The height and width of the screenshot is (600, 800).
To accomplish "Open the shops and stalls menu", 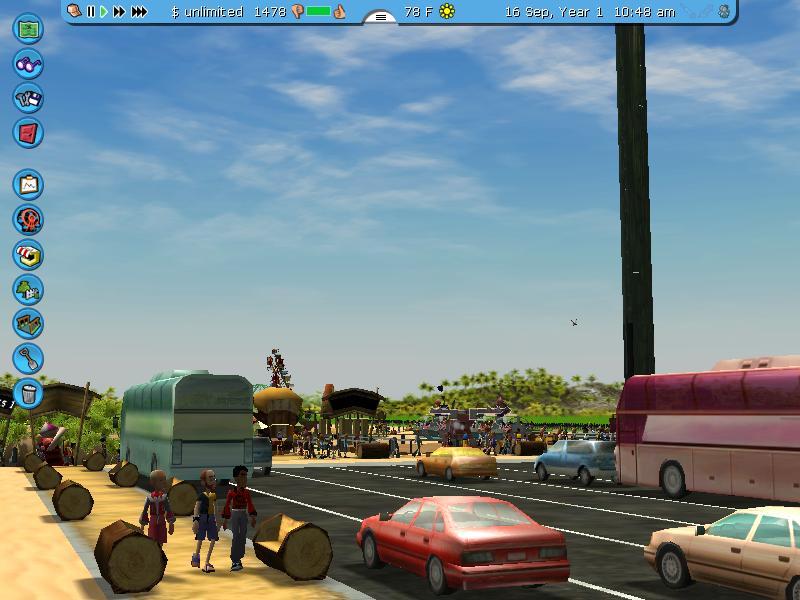I will tap(28, 254).
